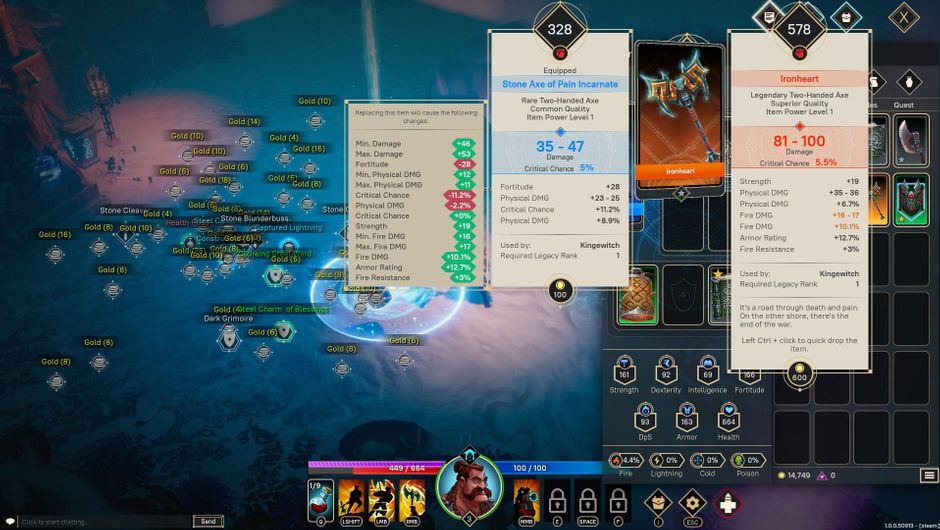Click the red-outlined cross icon
Screen dimensions: 940x530
point(728,502)
